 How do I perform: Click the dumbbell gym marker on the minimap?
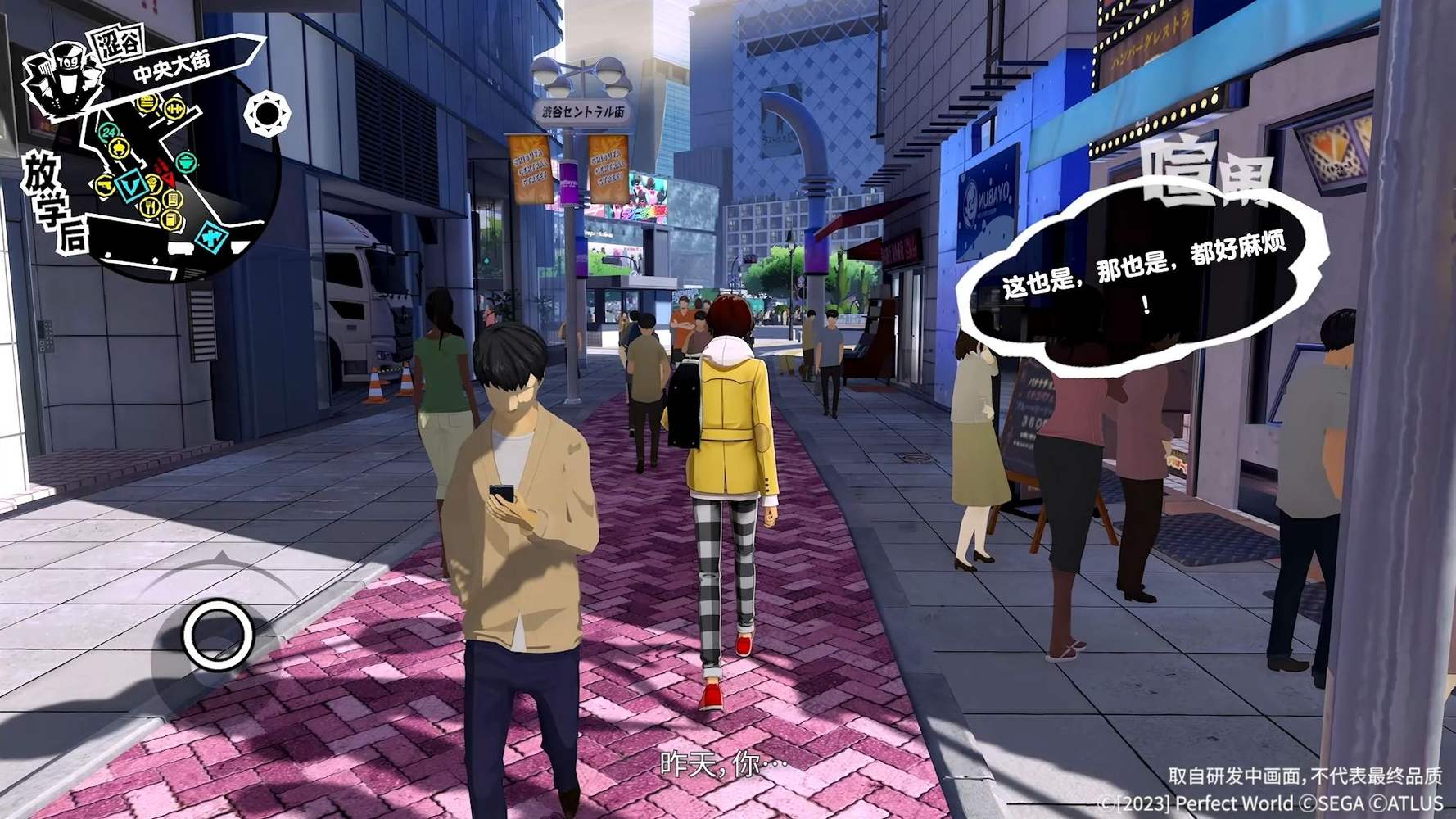[174, 108]
